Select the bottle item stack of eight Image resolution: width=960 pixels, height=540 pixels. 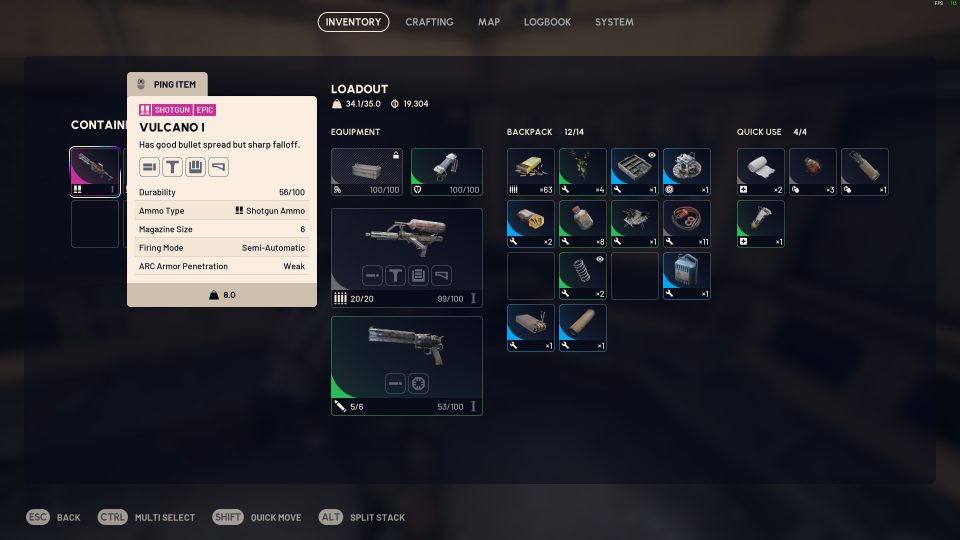point(583,223)
